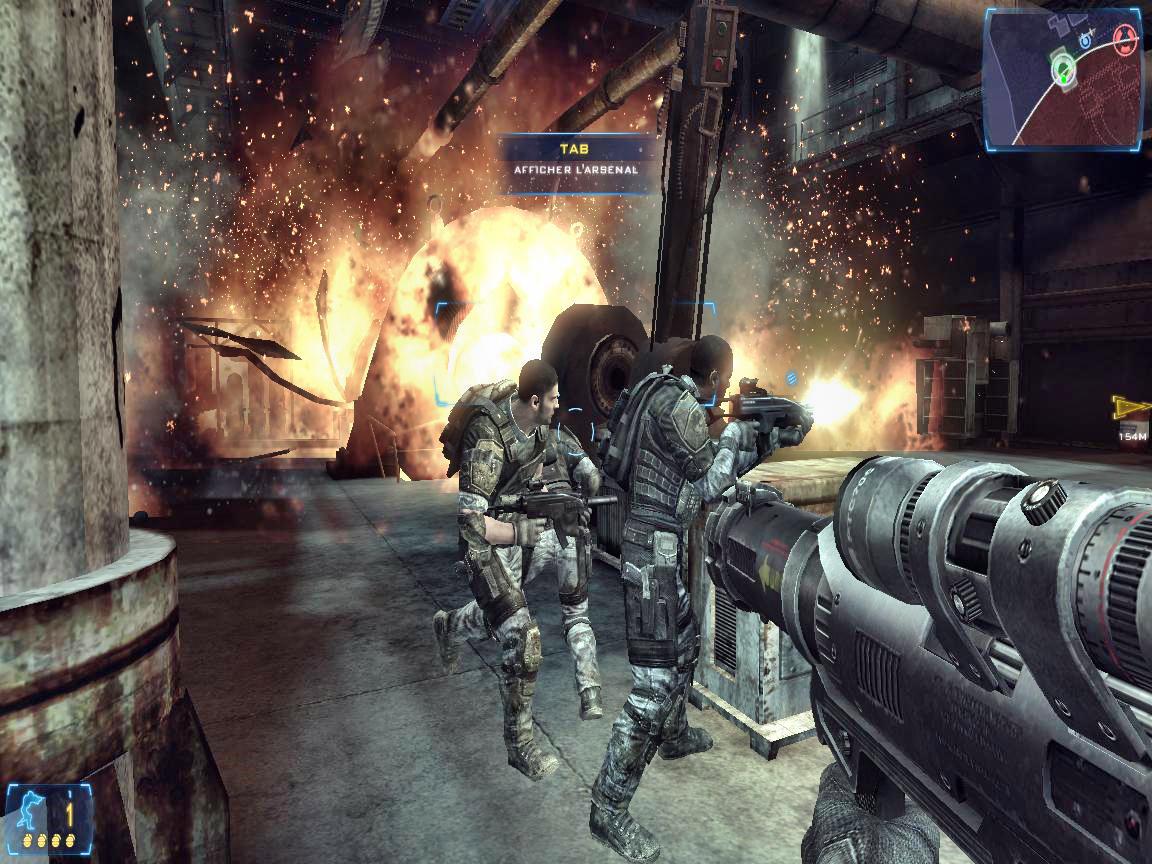Select the red enemy marker on minimap

coord(1125,41)
